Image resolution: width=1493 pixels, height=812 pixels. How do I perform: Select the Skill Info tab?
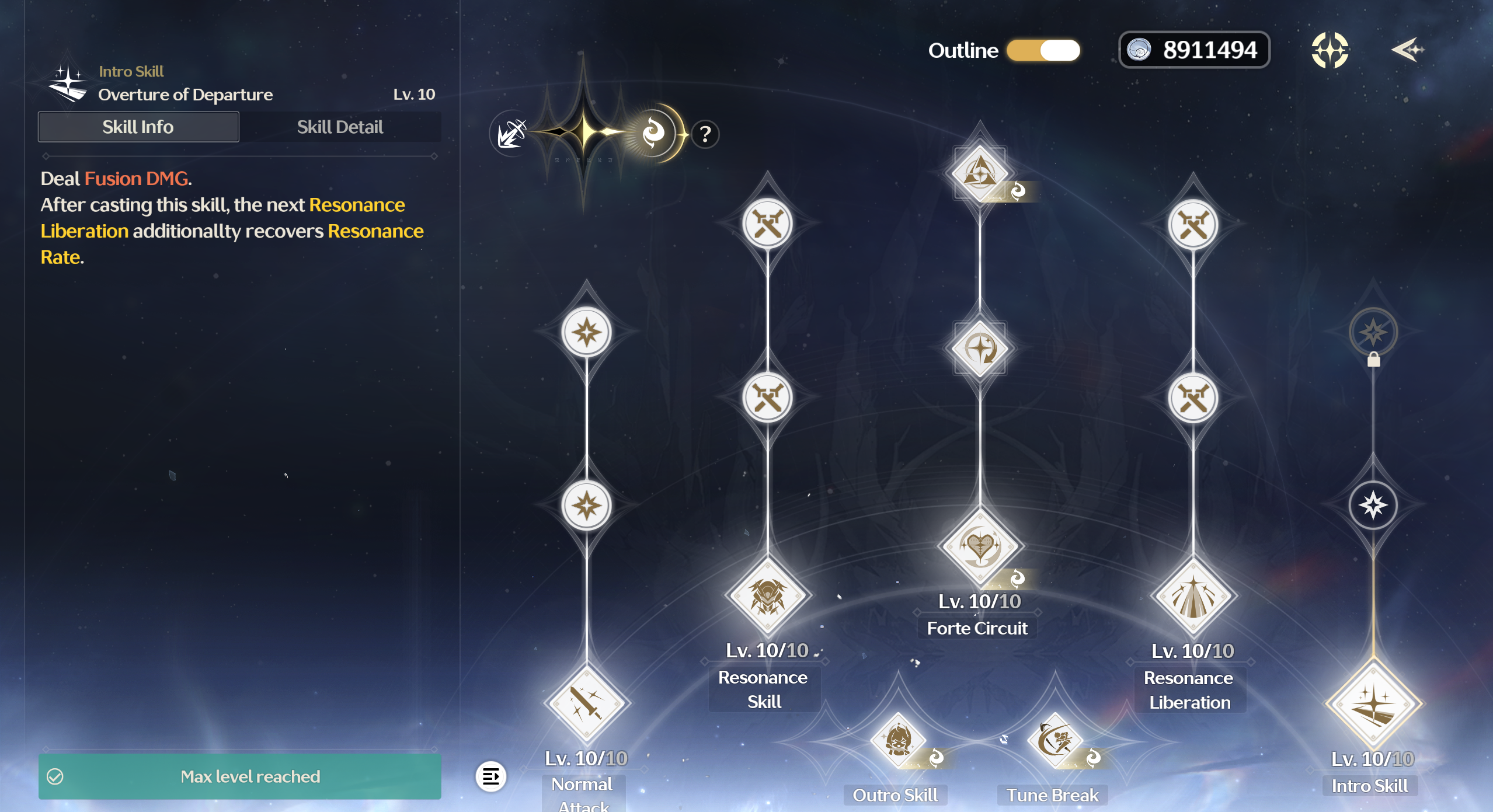click(x=138, y=127)
